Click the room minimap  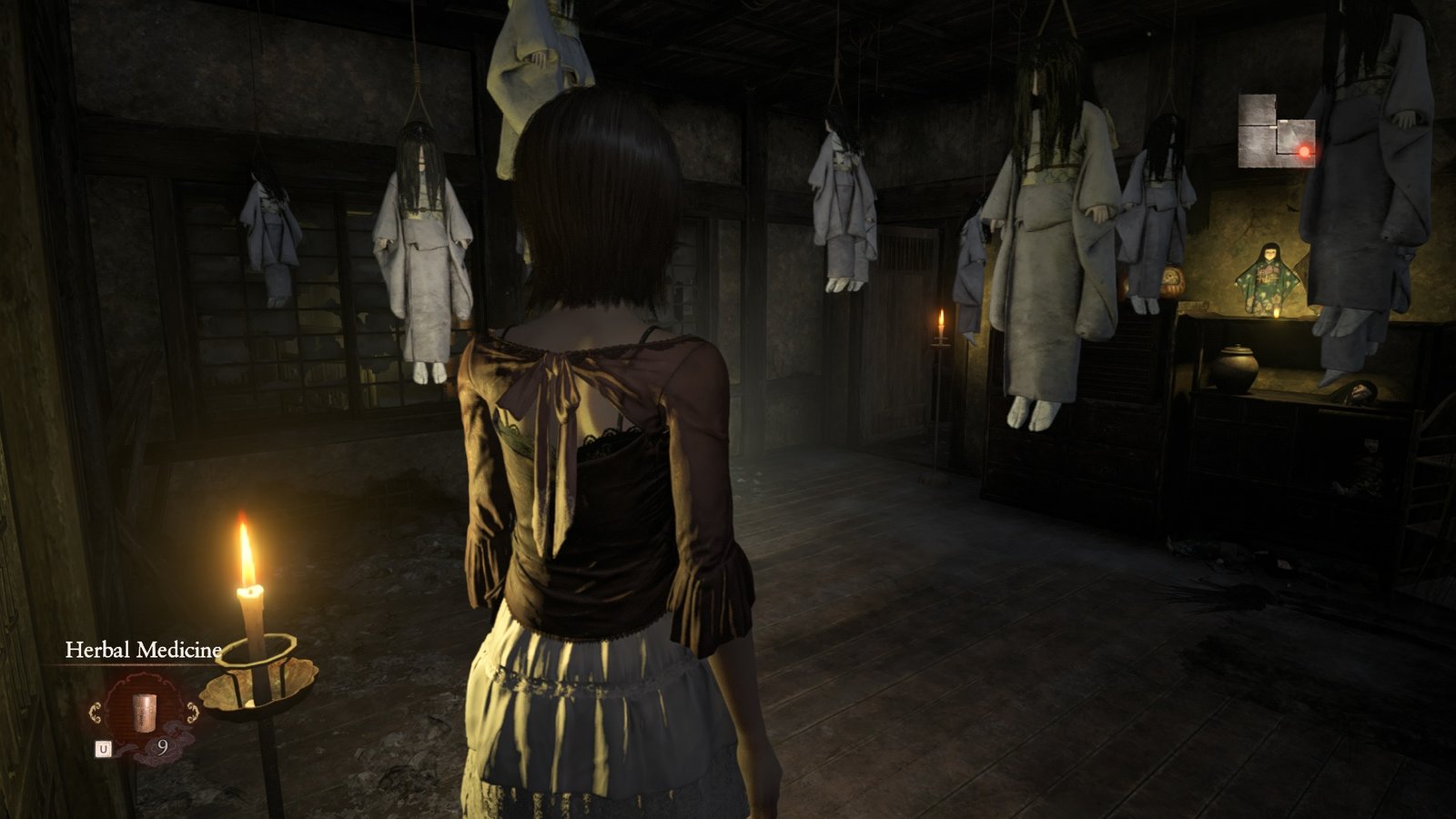pos(1276,133)
